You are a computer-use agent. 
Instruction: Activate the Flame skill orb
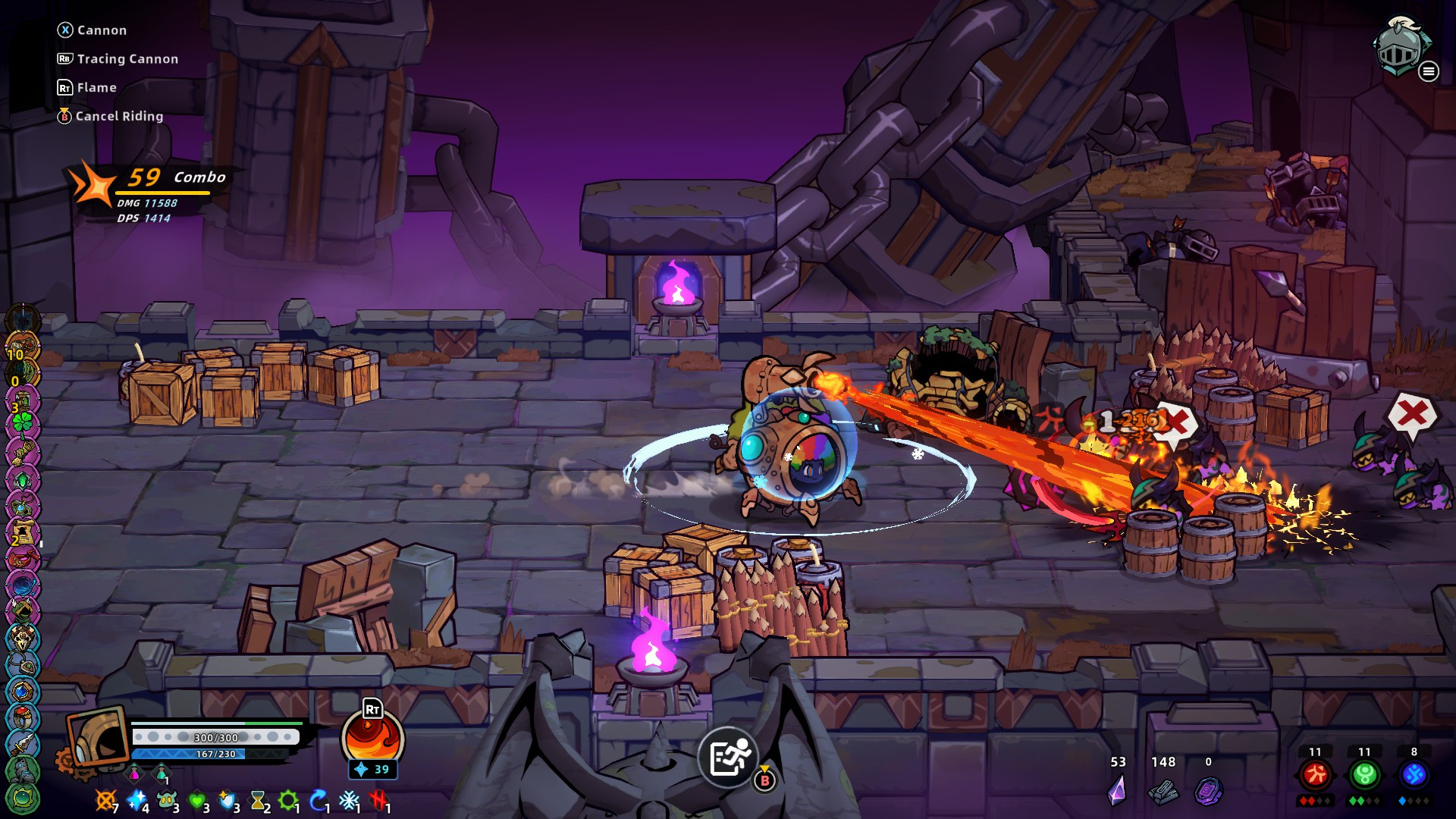pyautogui.click(x=372, y=739)
